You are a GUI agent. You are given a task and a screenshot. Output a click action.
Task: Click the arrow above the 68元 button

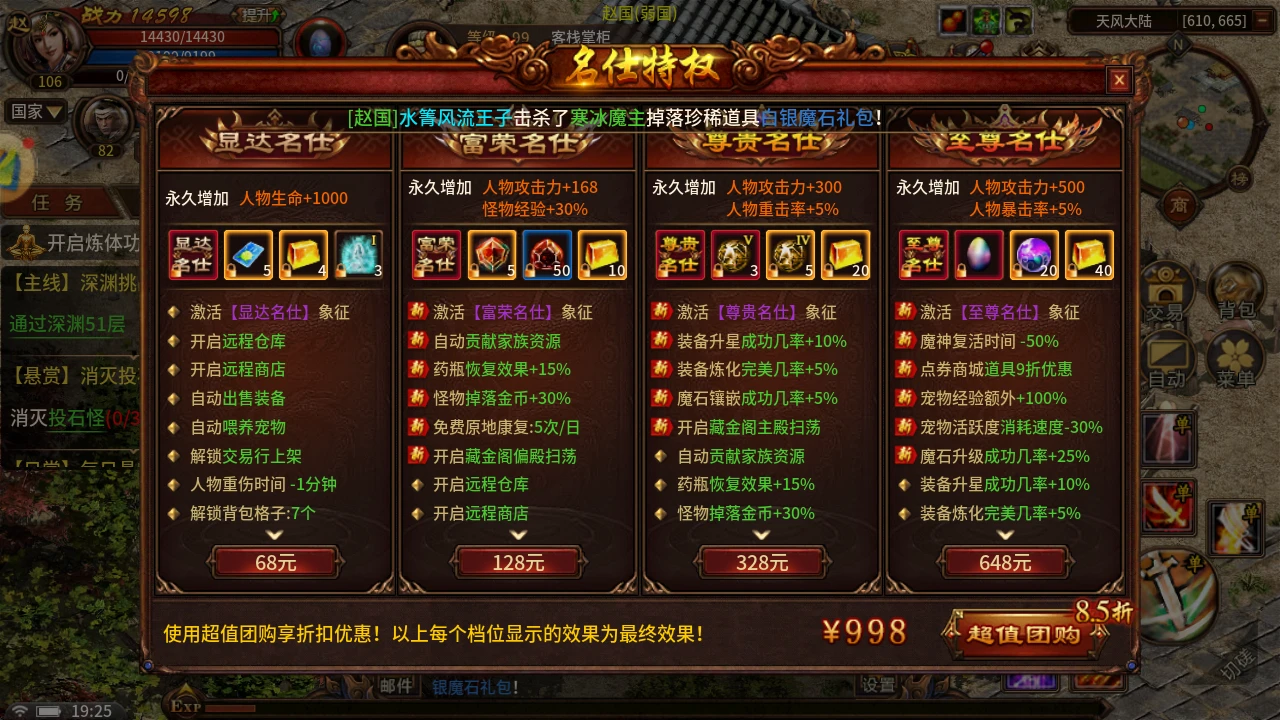(274, 537)
